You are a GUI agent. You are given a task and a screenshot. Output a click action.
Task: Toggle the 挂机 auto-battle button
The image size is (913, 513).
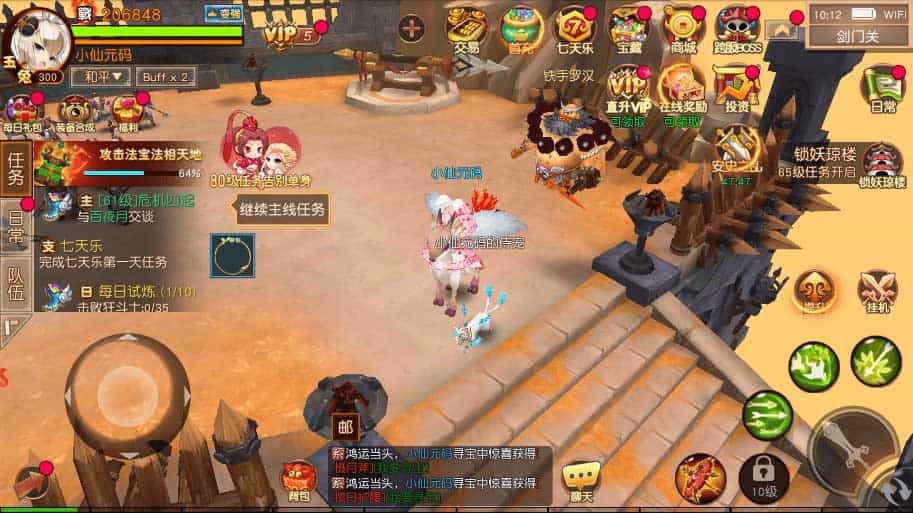click(x=877, y=292)
